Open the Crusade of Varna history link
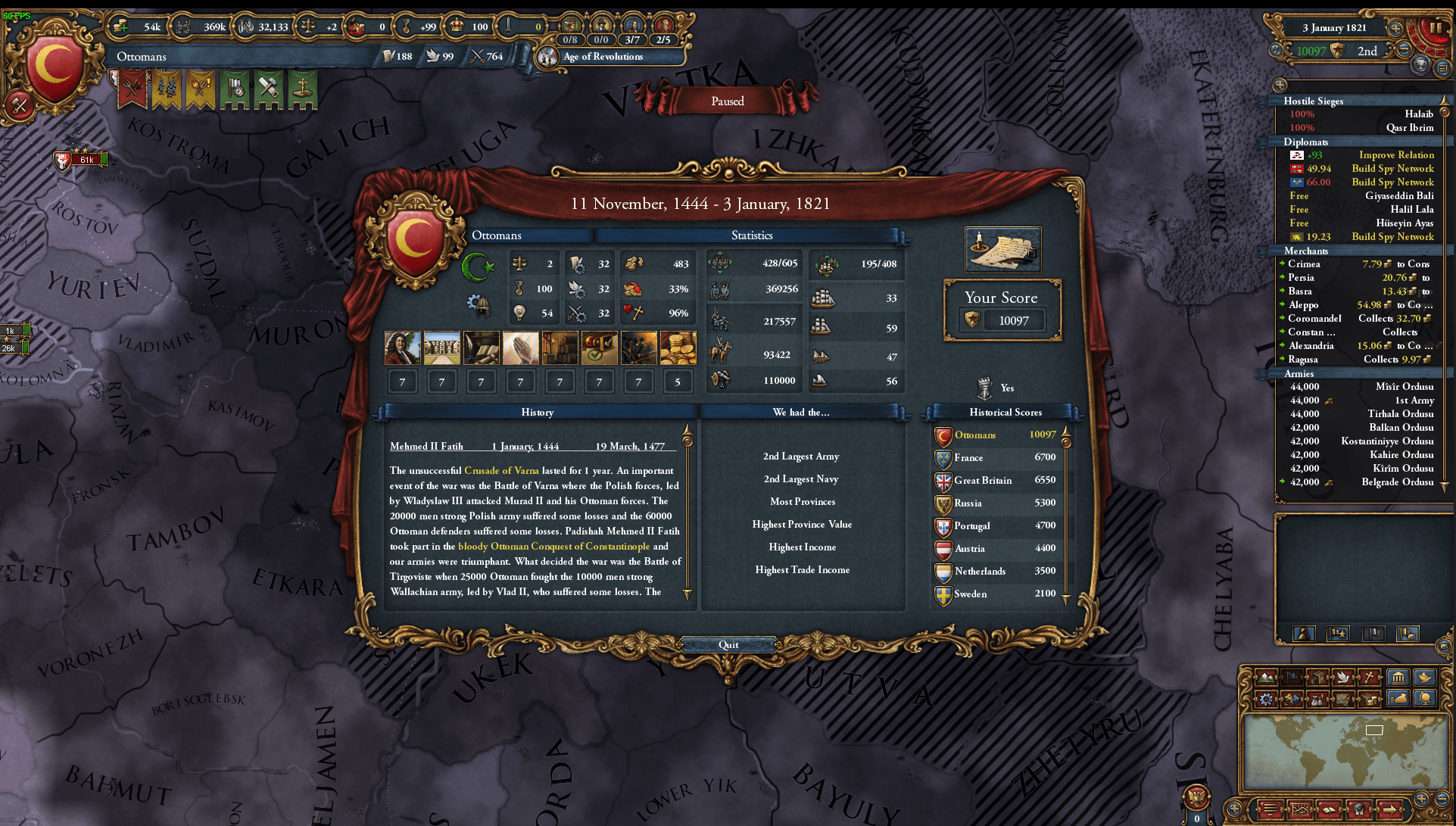This screenshot has height=826, width=1456. coord(503,470)
